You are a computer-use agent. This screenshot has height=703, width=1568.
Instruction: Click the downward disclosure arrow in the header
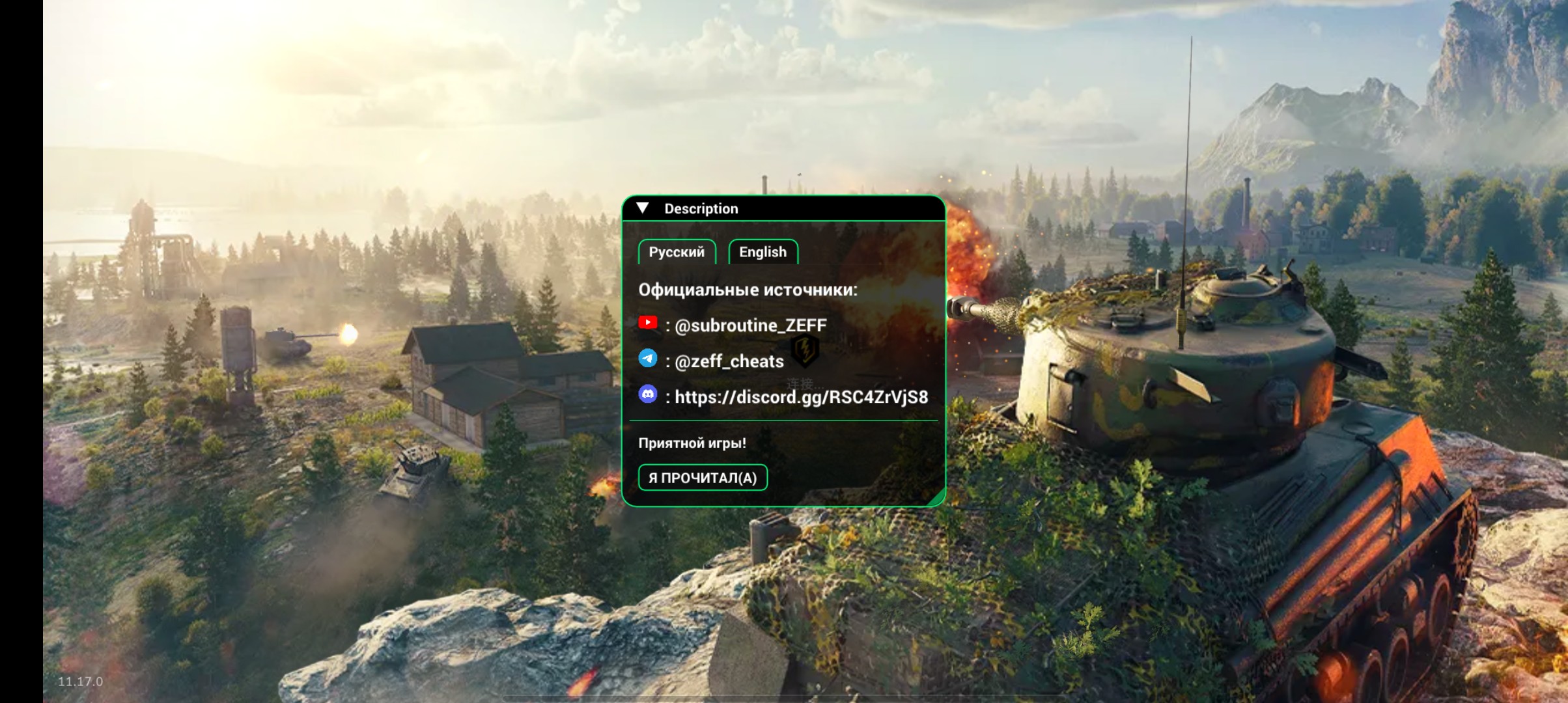[x=643, y=207]
